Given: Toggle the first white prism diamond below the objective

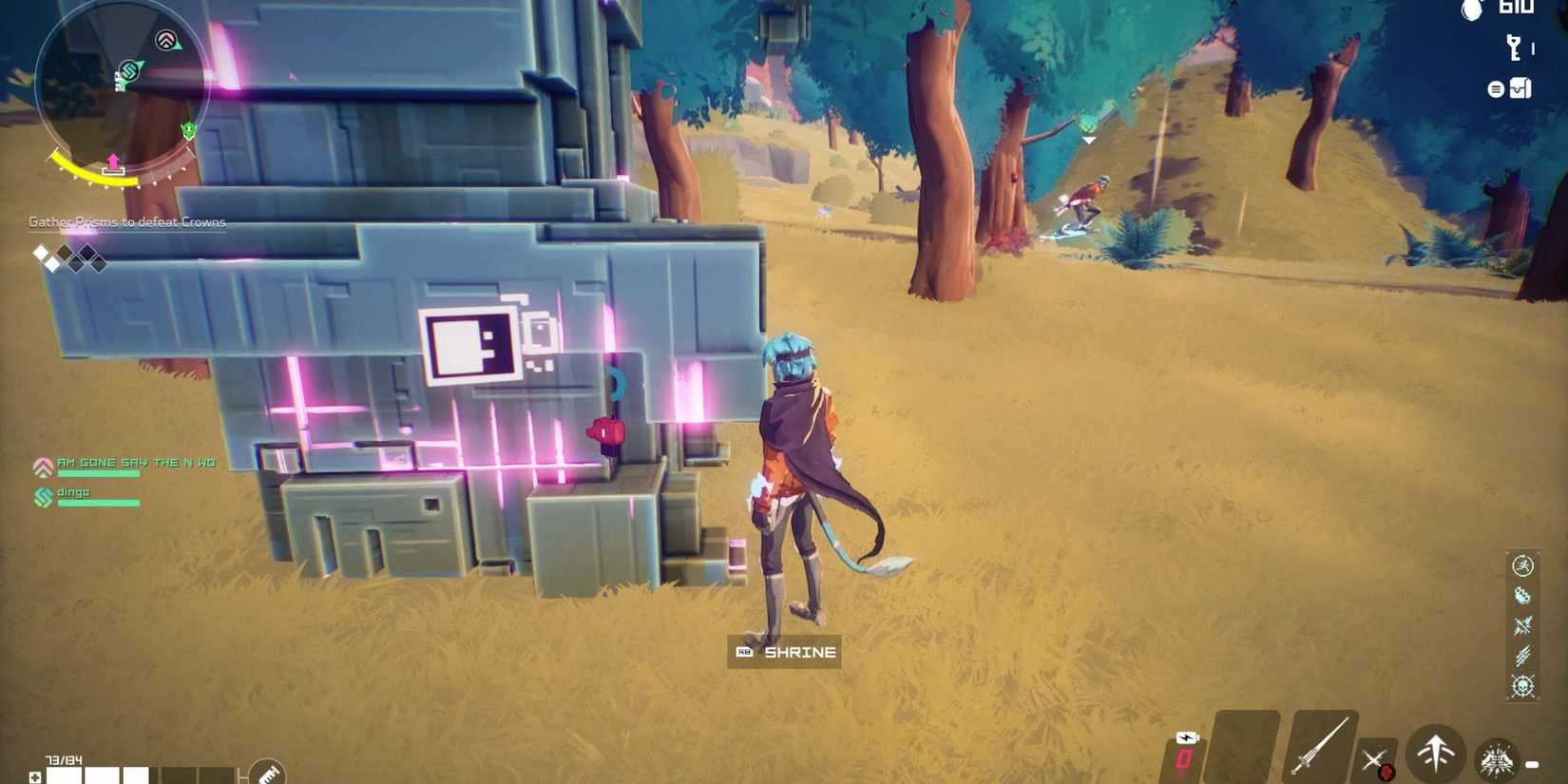Looking at the screenshot, I should click(x=40, y=254).
